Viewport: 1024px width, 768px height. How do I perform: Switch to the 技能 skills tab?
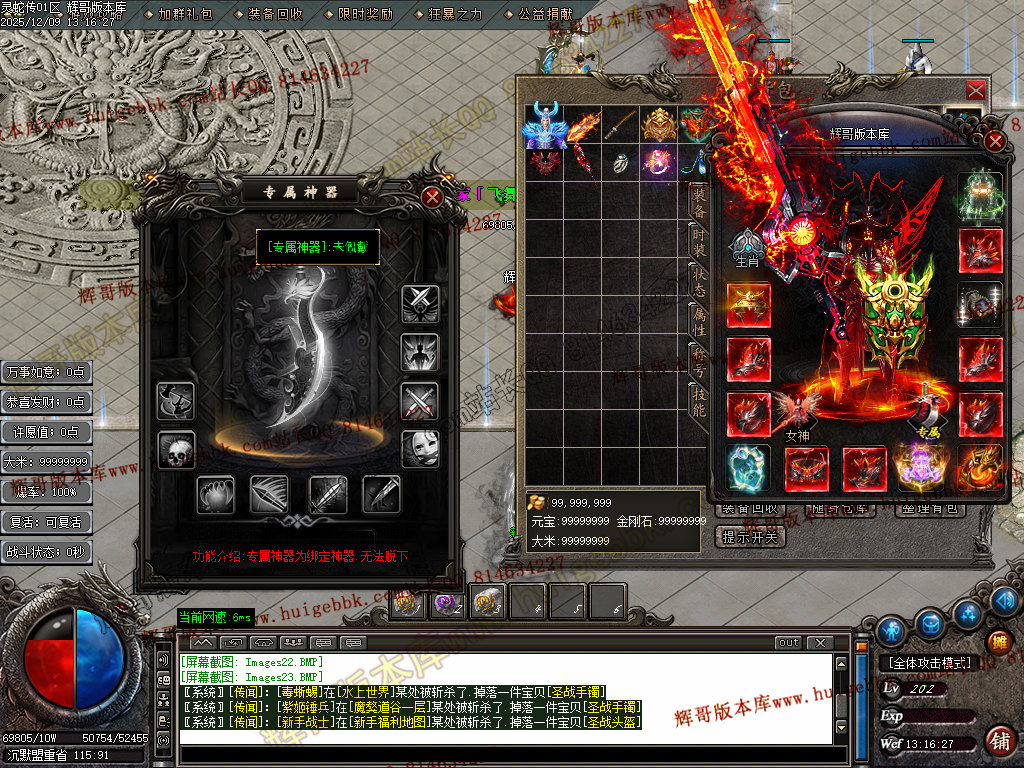[x=699, y=399]
